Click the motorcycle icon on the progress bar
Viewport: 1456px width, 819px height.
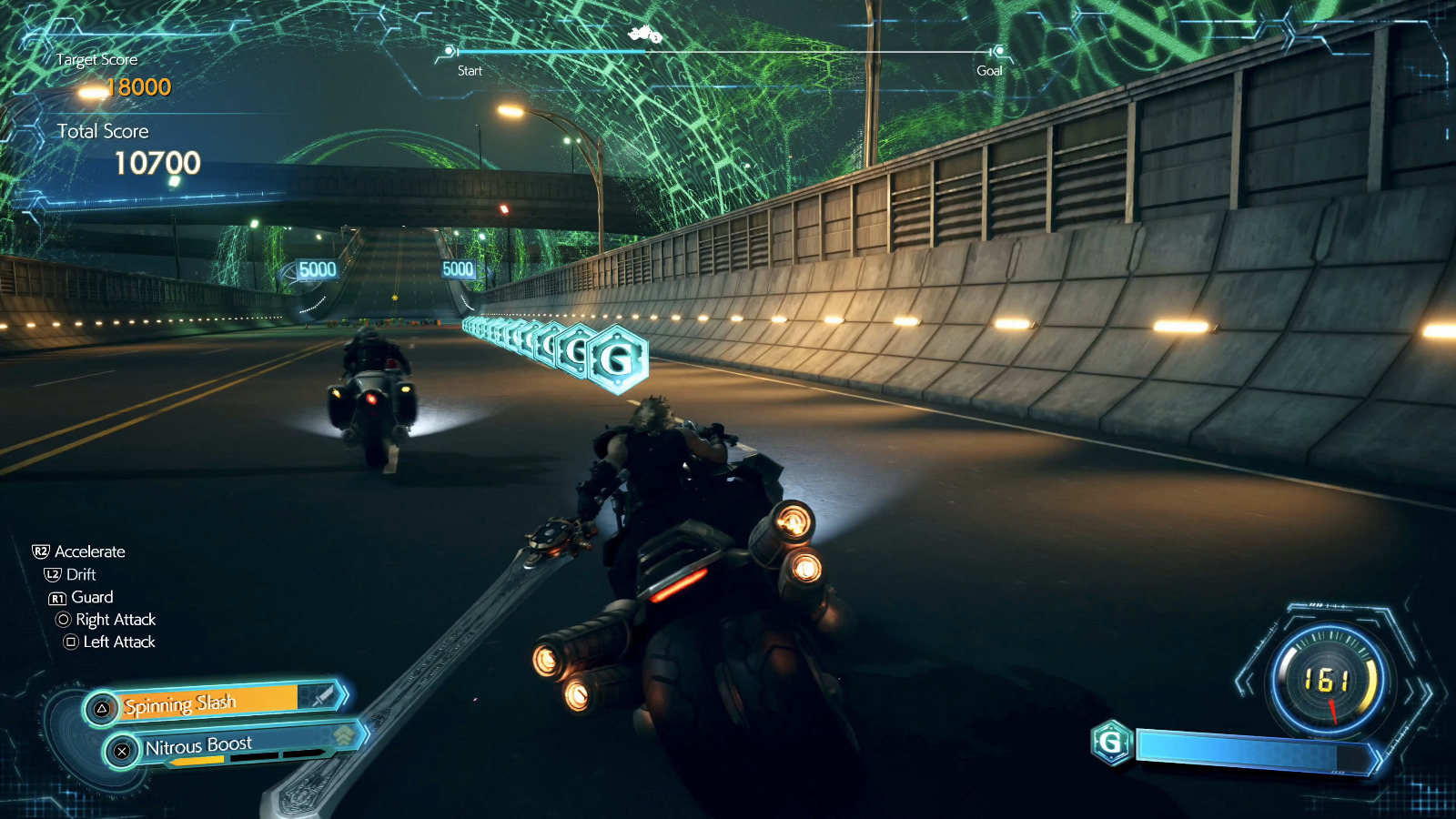point(645,34)
